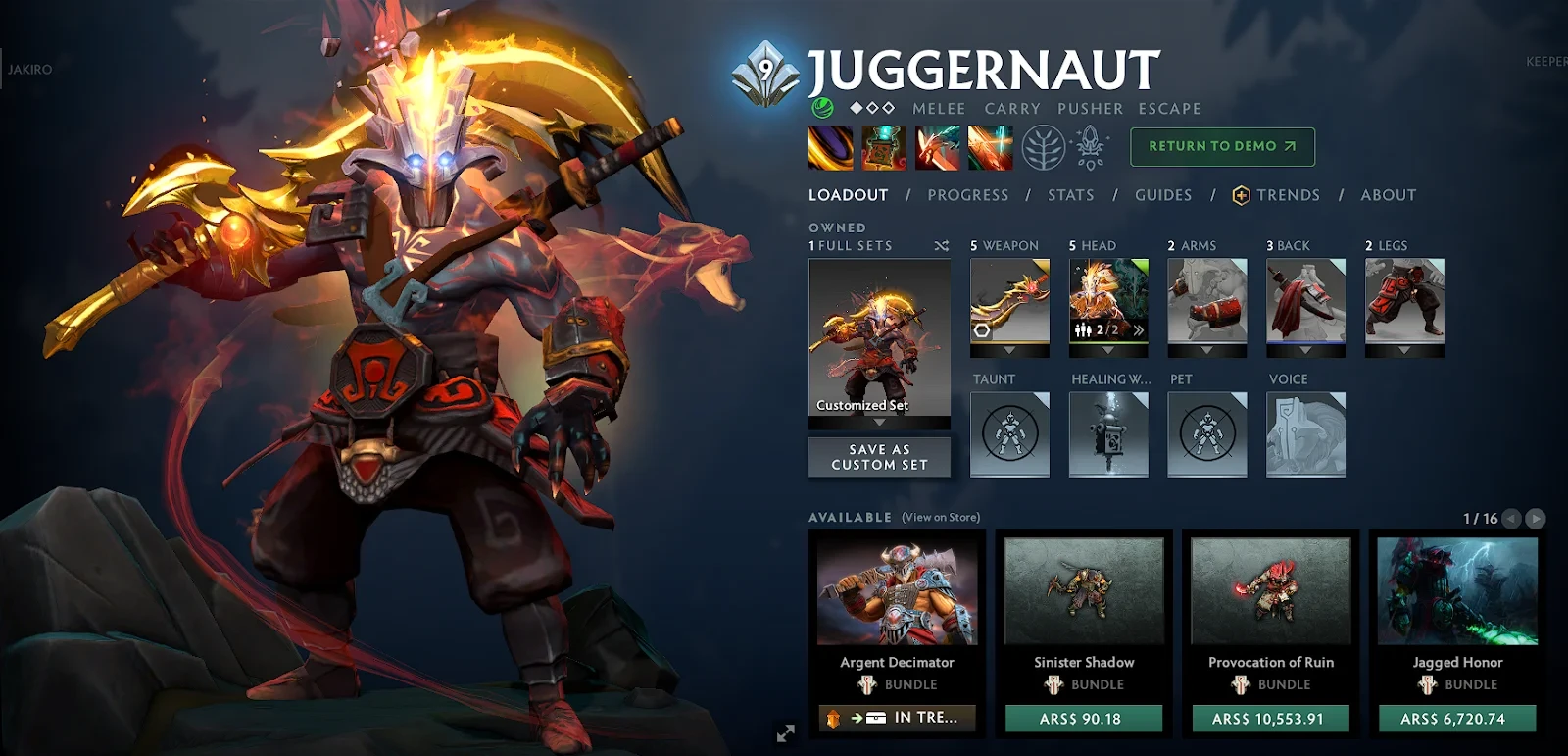1568x756 pixels.
Task: Select the Customized Set full set slot
Action: pos(879,338)
